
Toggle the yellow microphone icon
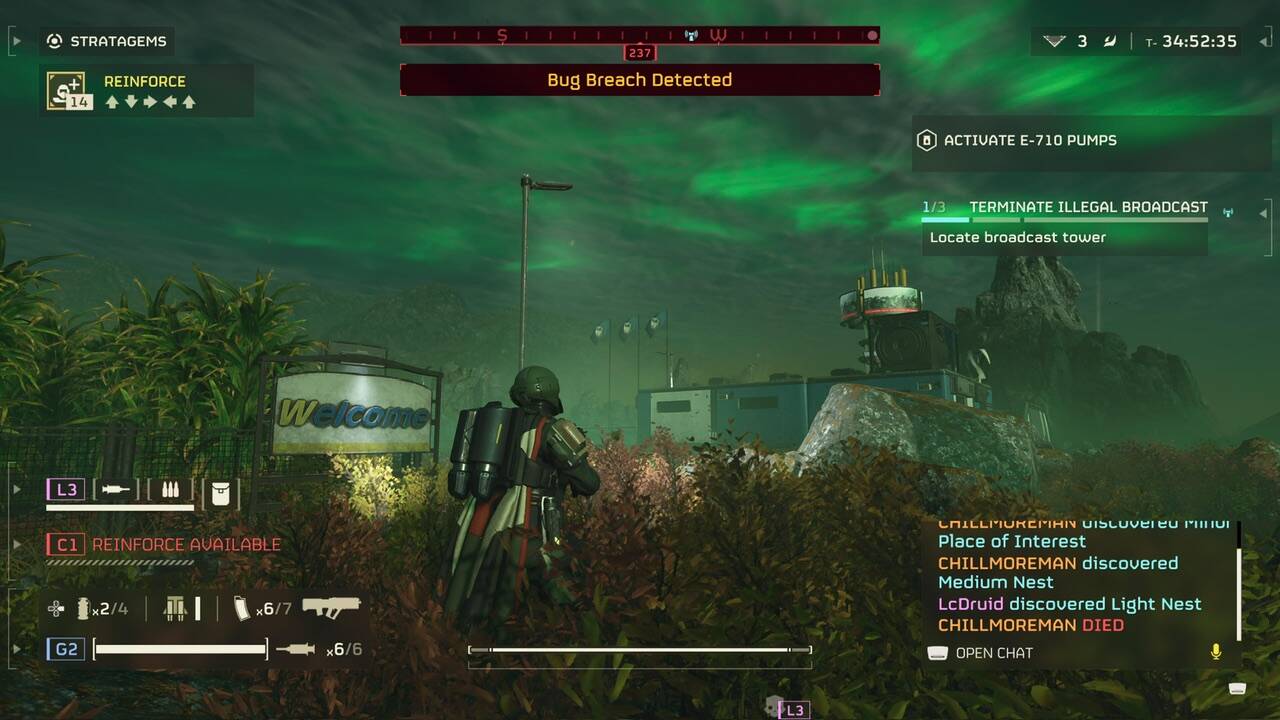1216,652
